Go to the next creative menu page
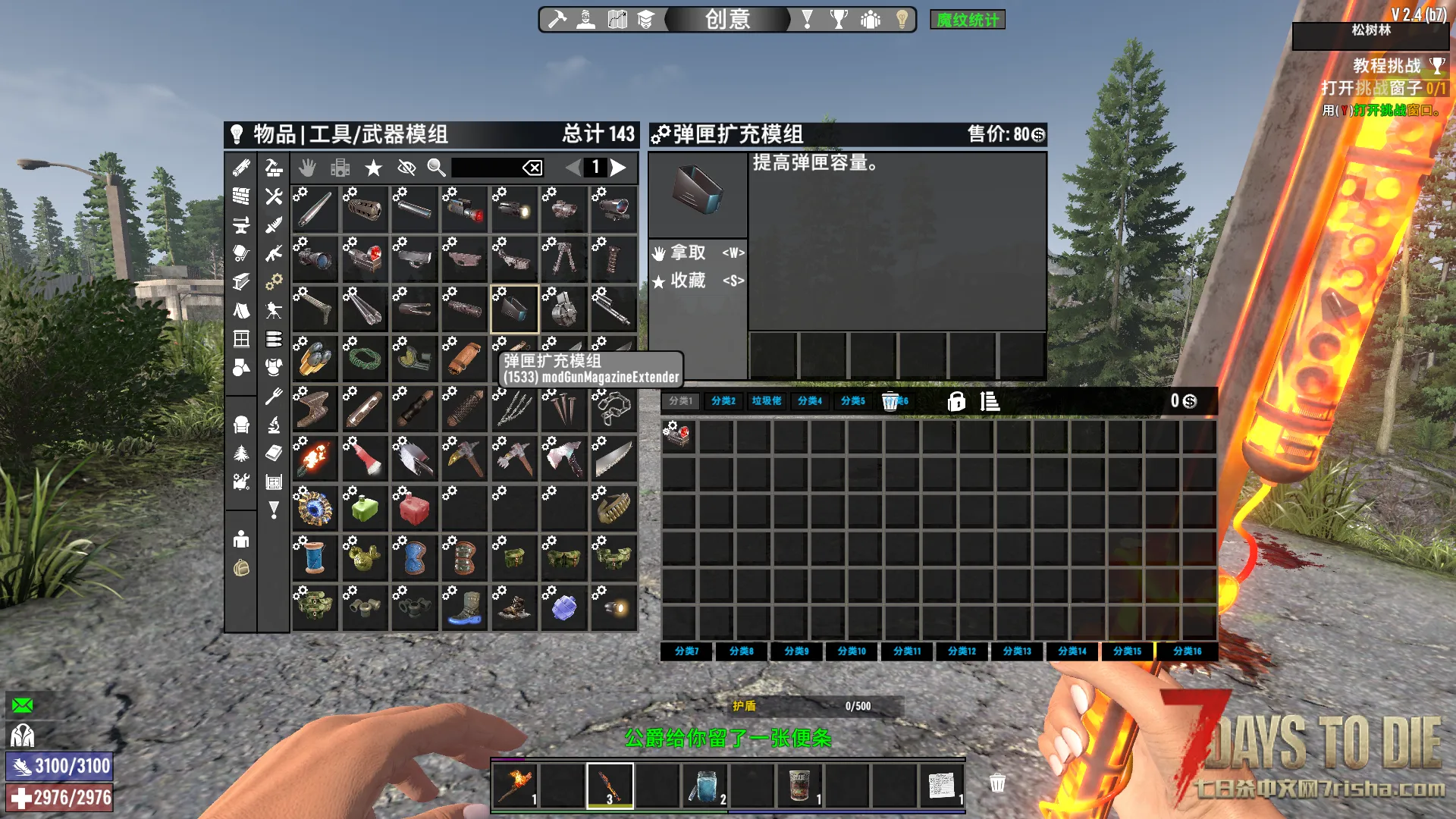 click(619, 168)
